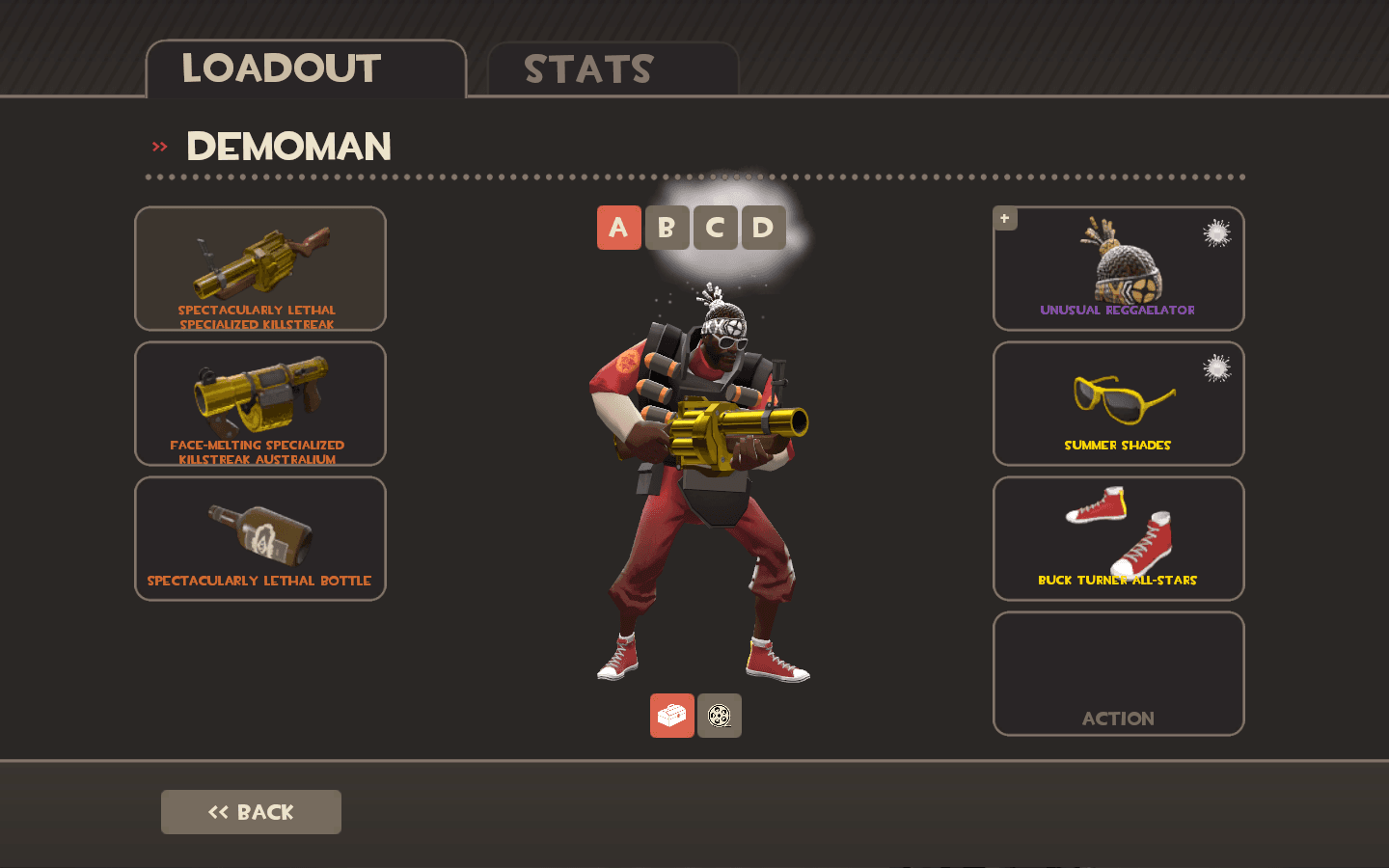Image resolution: width=1389 pixels, height=868 pixels.
Task: Switch to loadout preset B
Action: pyautogui.click(x=667, y=228)
